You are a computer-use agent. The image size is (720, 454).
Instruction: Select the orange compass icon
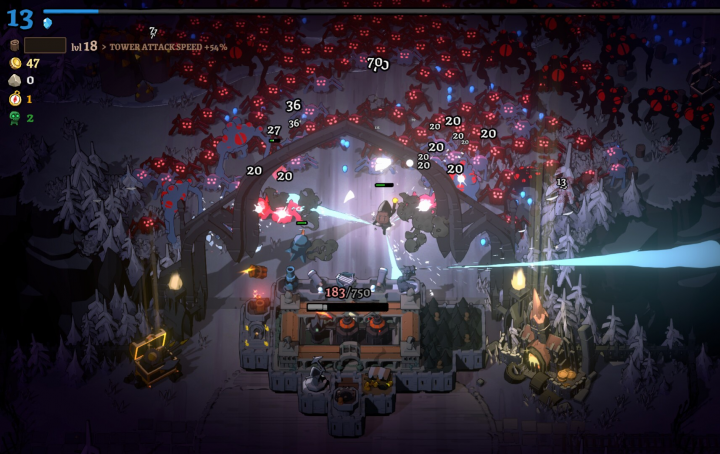click(x=14, y=98)
